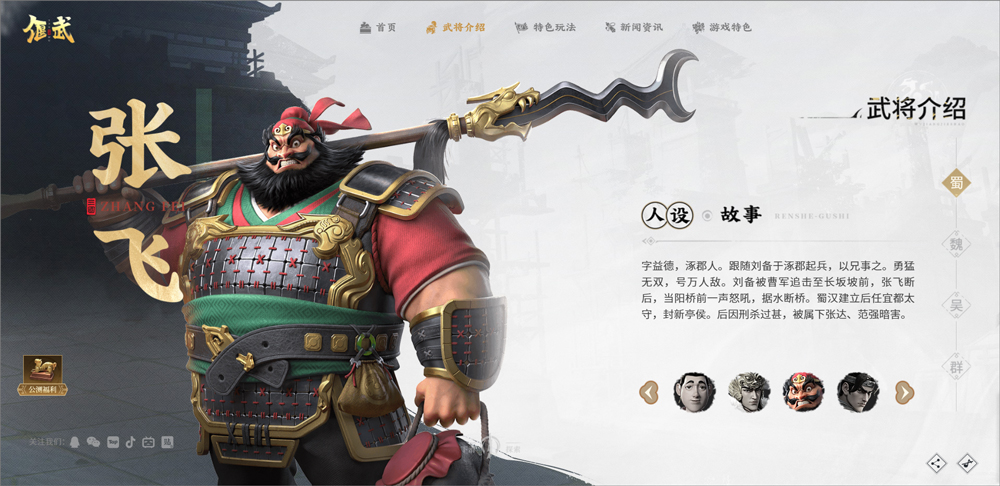Open the 公测福利 beta rewards badge
1000x486 pixels.
pos(42,375)
